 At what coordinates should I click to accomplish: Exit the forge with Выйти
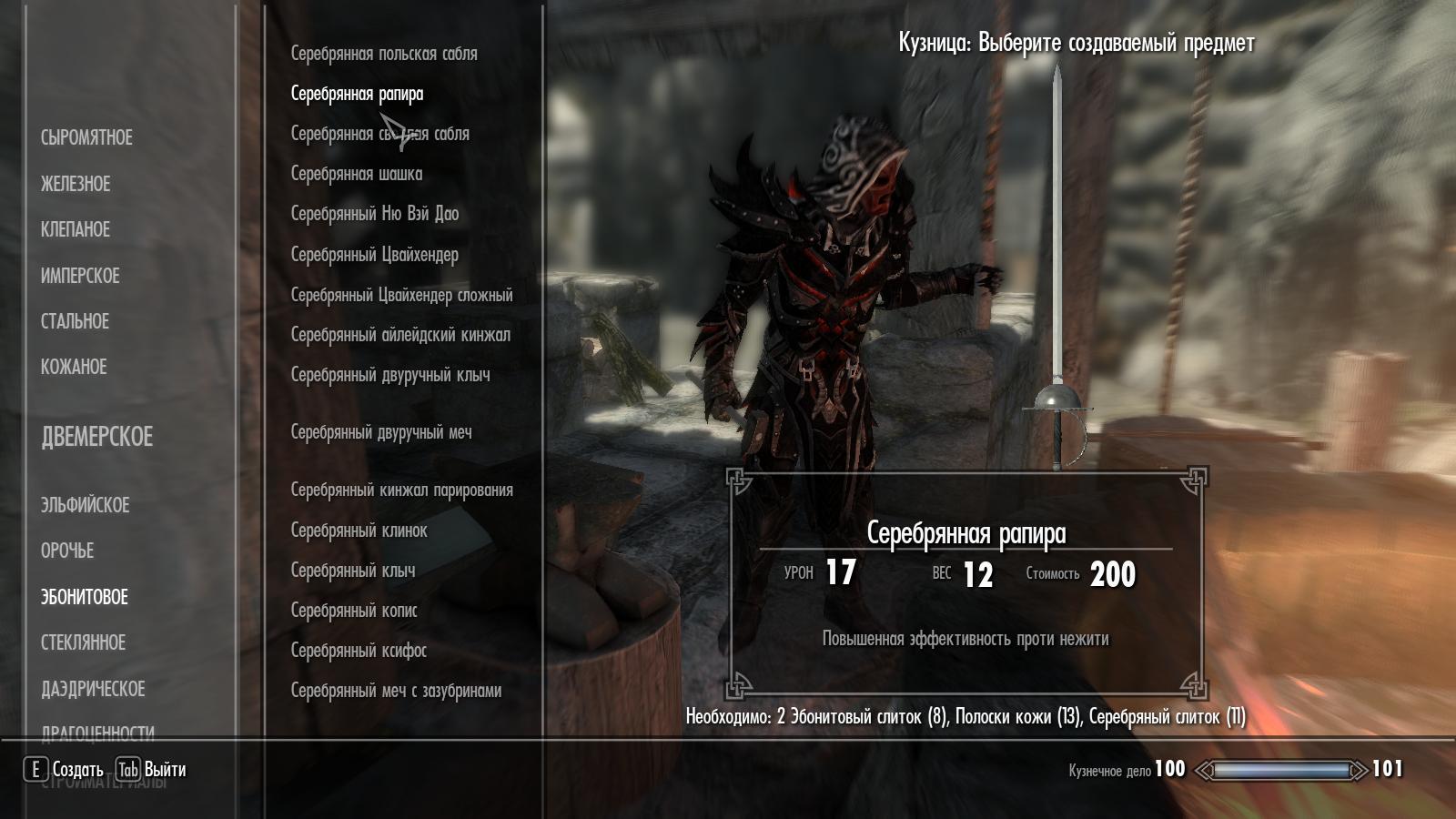(152, 770)
